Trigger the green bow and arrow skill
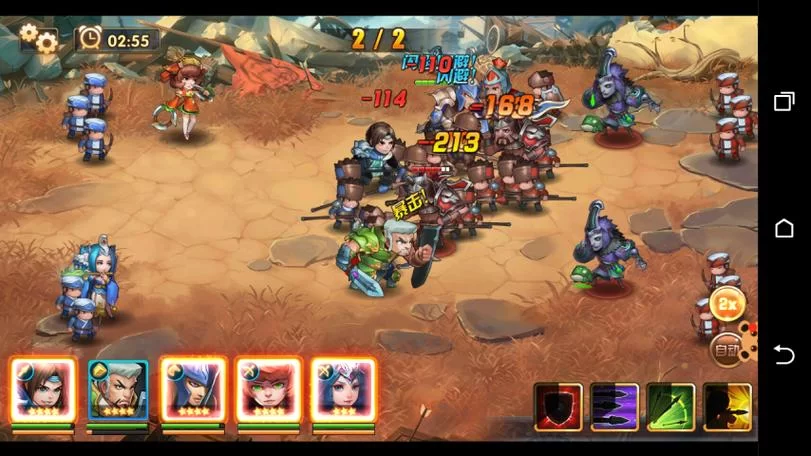The width and height of the screenshot is (811, 456). click(x=671, y=407)
